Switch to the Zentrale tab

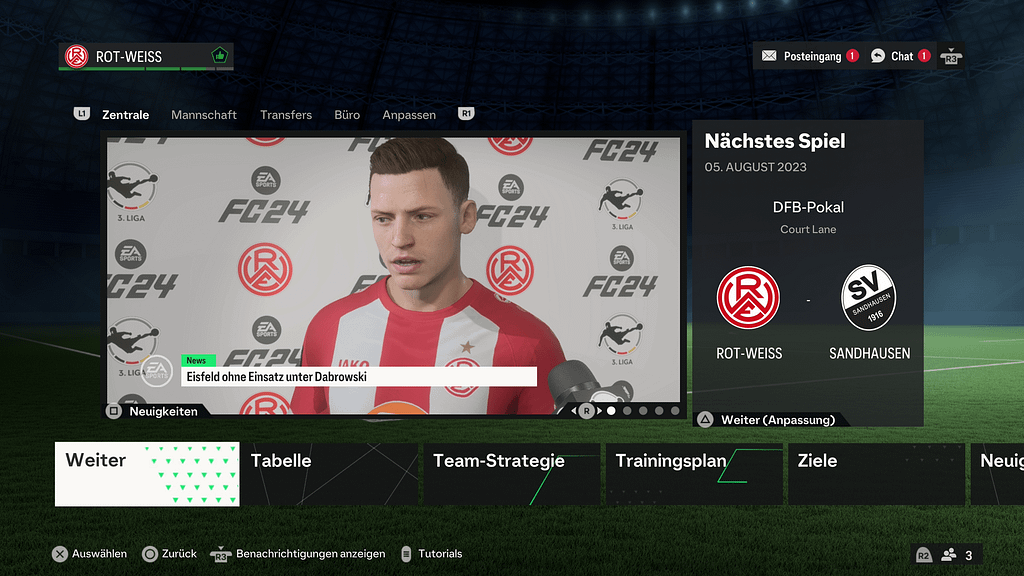125,115
